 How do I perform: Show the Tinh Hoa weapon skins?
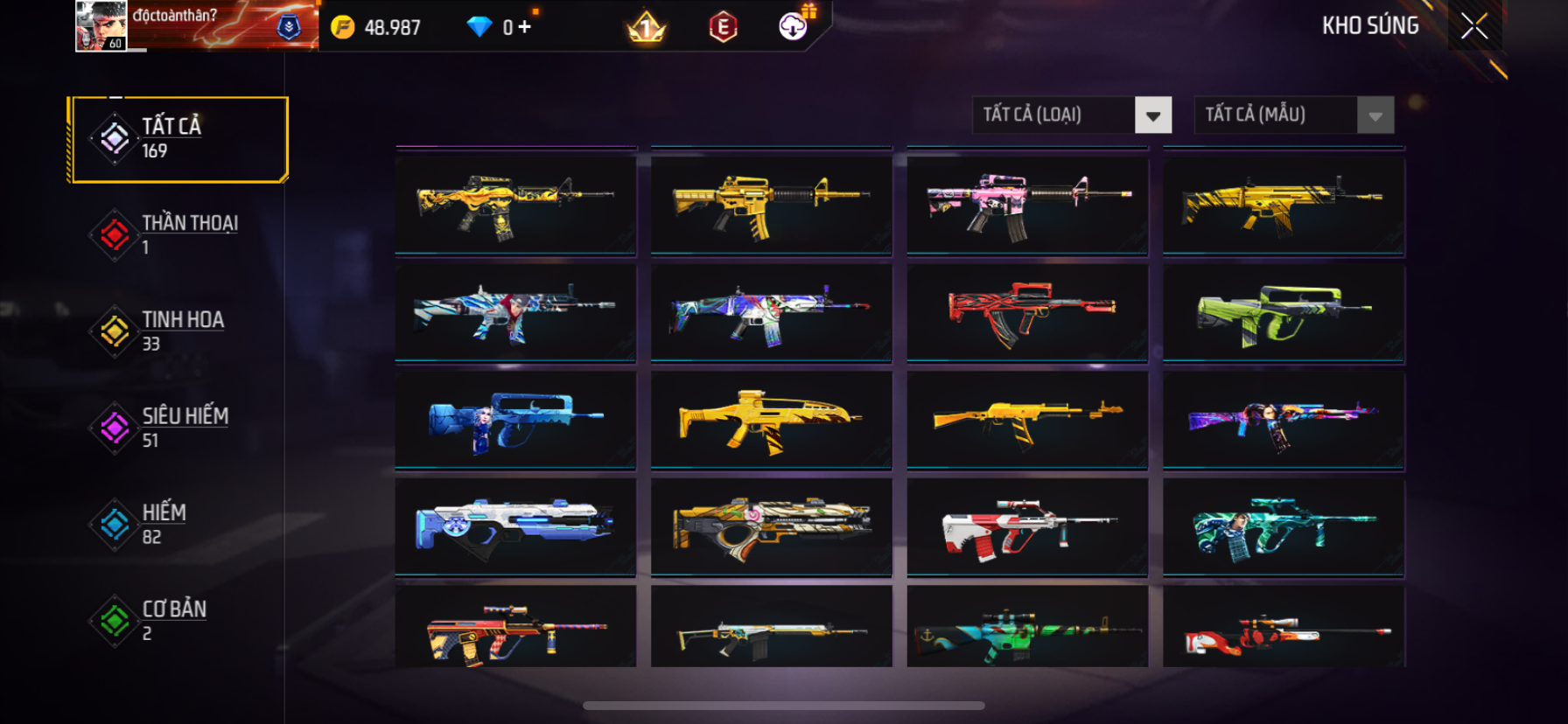click(x=179, y=331)
